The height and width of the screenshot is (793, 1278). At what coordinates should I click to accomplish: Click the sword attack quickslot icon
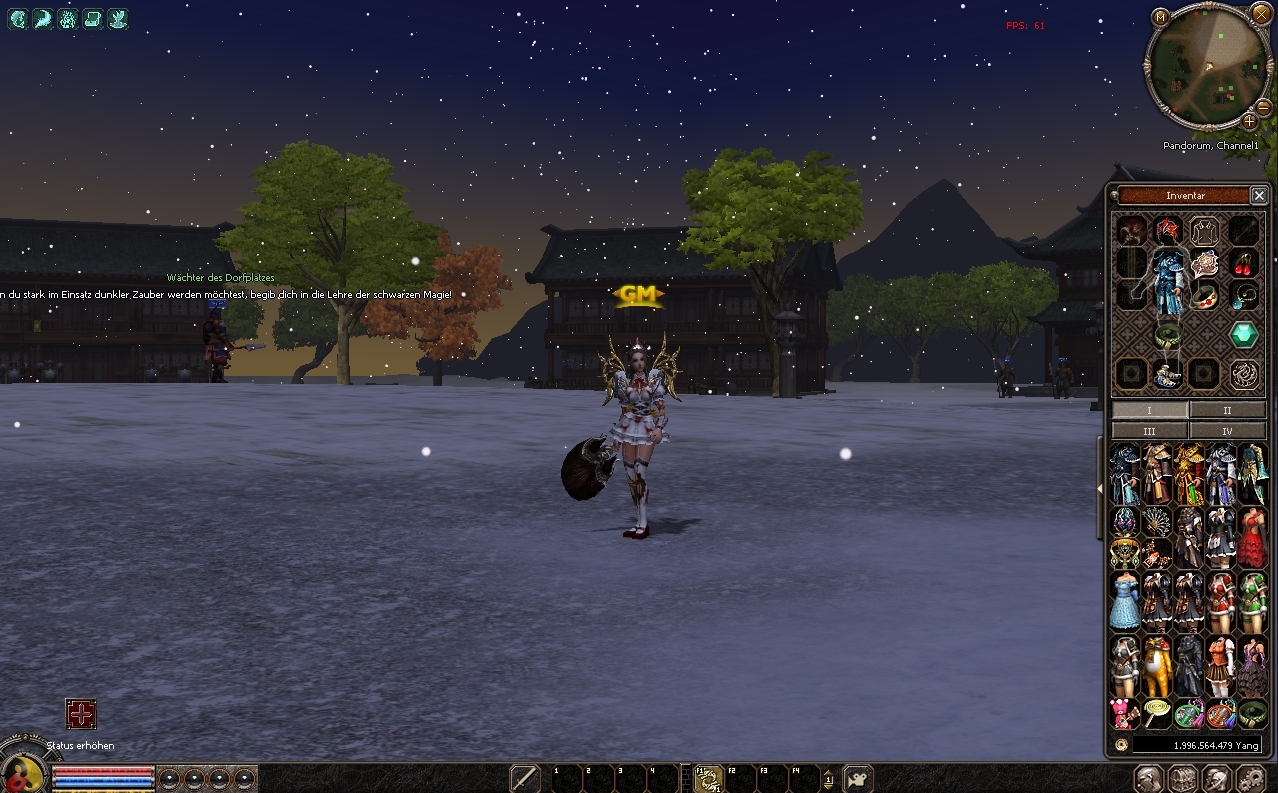click(525, 778)
